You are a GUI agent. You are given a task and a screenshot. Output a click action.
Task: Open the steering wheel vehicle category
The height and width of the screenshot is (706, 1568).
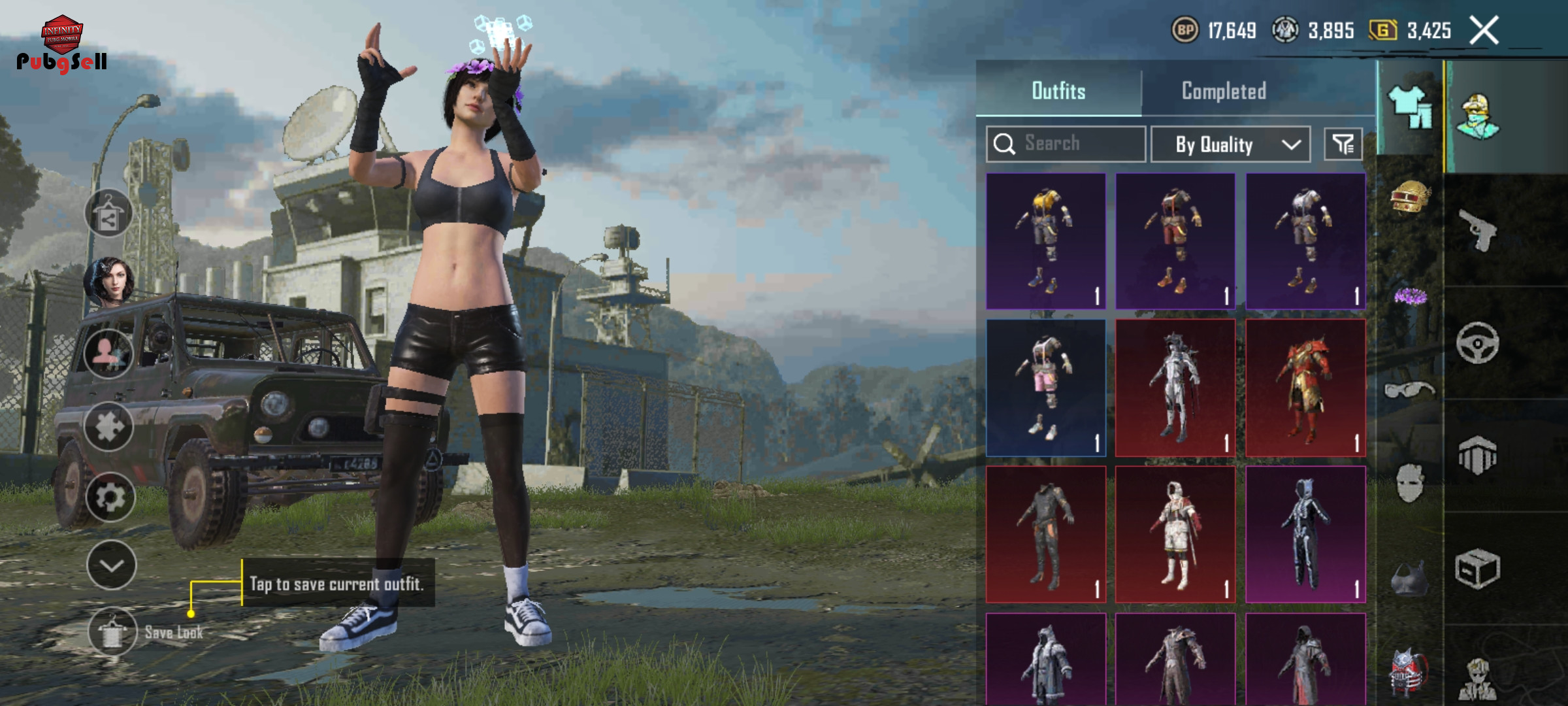(x=1478, y=343)
